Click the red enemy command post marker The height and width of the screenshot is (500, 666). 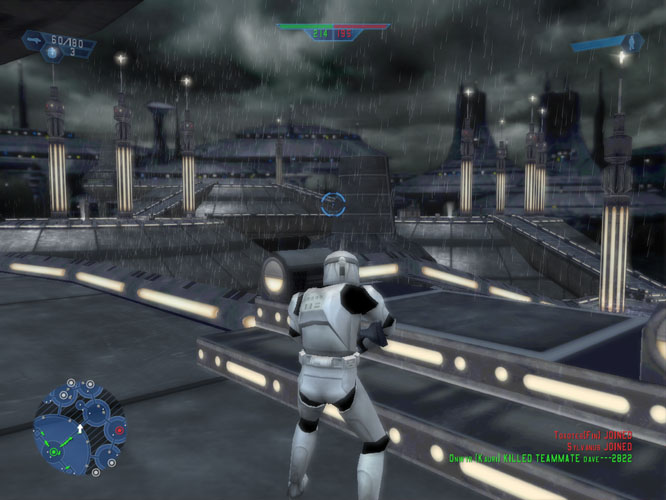coord(119,430)
